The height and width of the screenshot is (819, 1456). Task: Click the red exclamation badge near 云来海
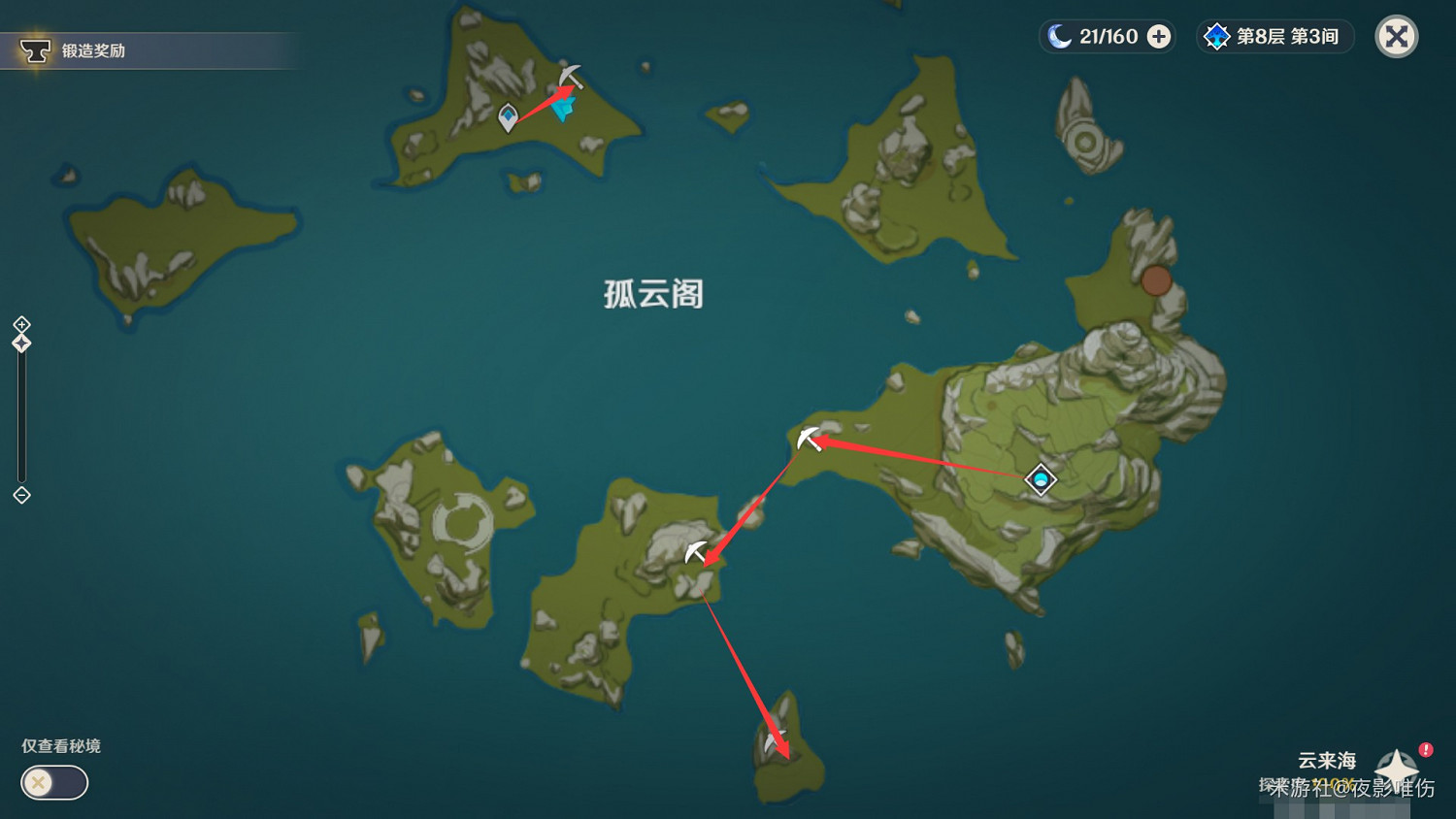point(1424,749)
